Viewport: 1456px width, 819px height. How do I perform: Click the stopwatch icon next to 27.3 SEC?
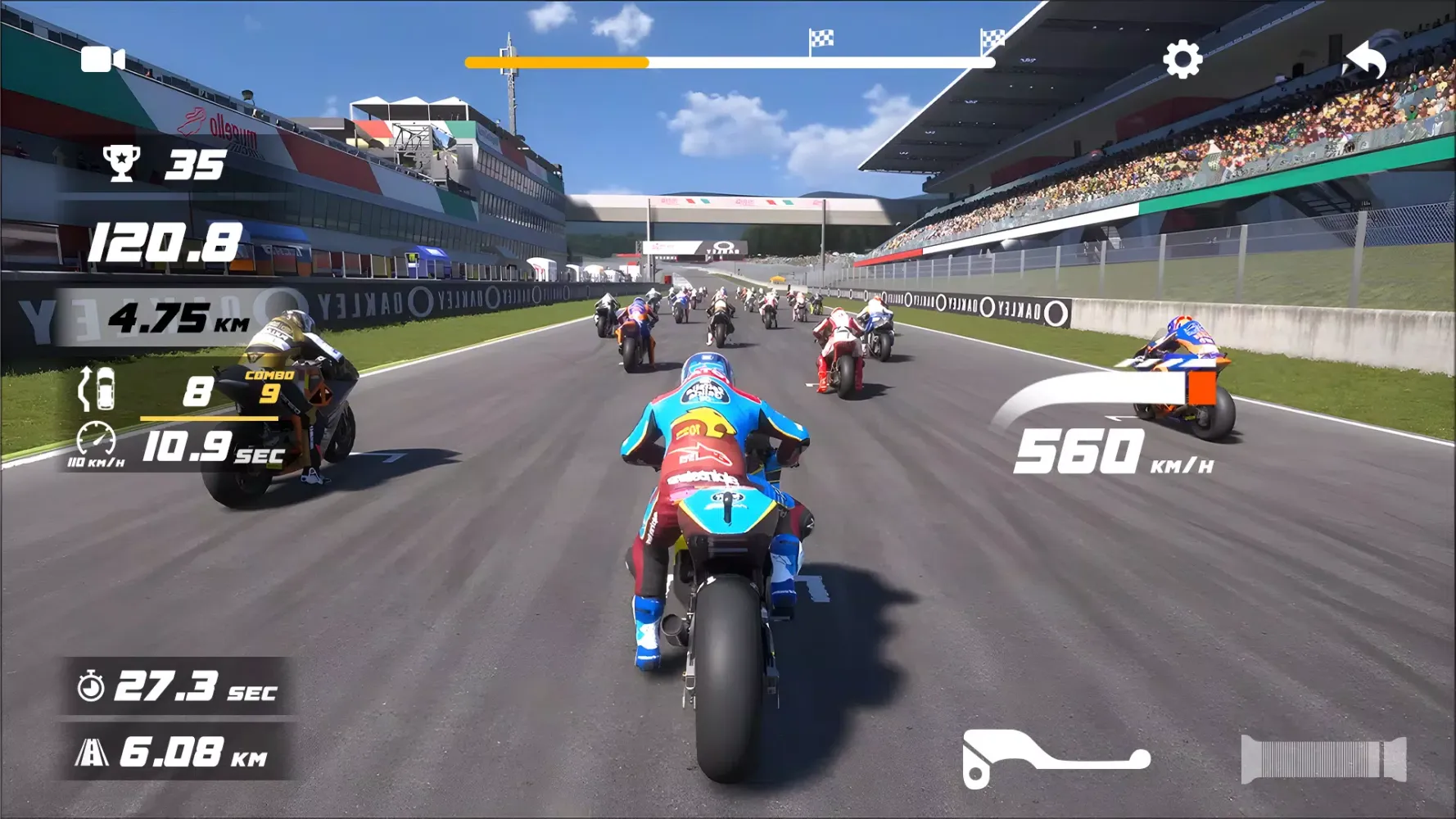[90, 690]
